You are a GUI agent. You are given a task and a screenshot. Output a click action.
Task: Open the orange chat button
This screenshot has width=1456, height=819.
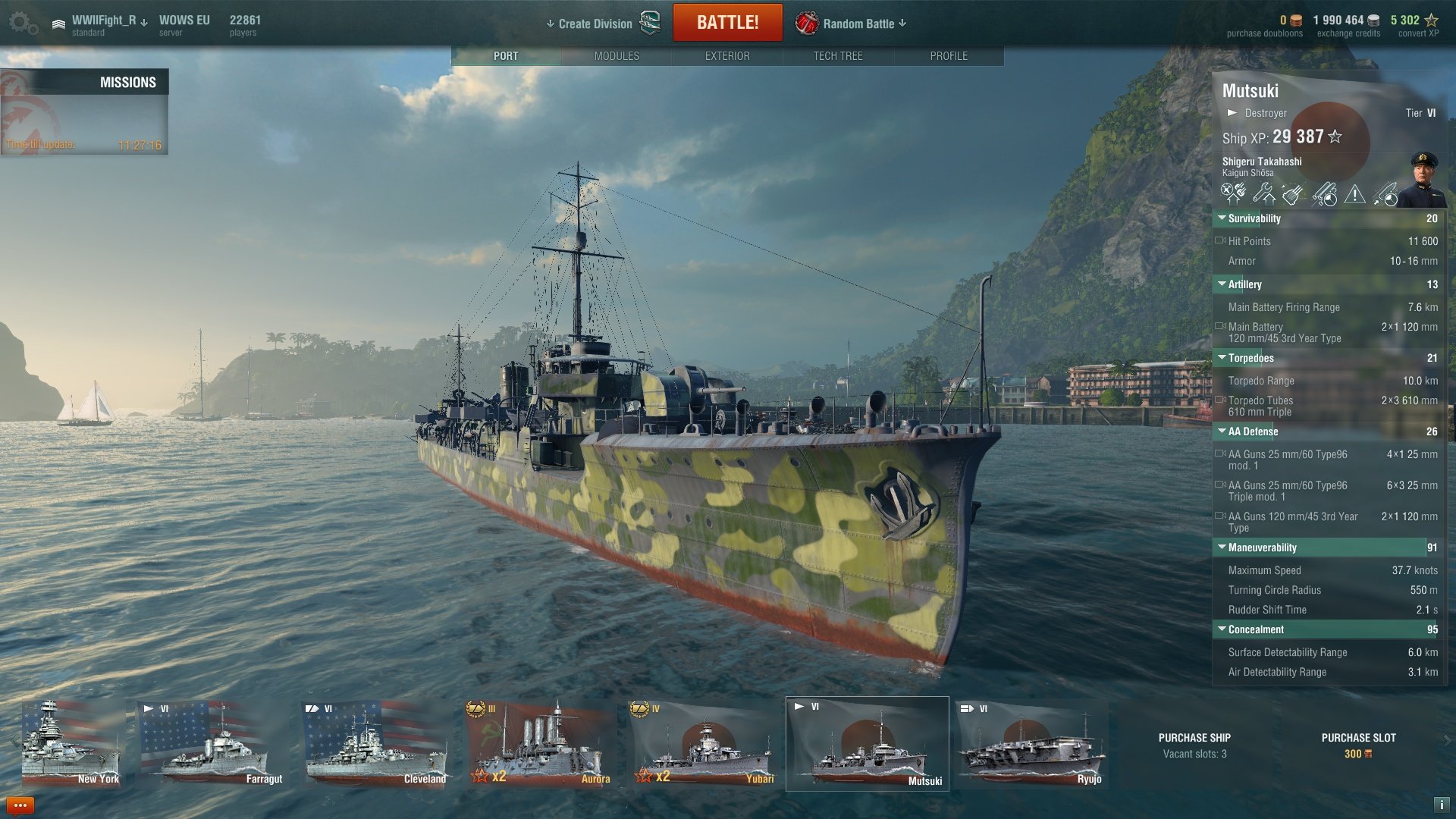pos(20,805)
